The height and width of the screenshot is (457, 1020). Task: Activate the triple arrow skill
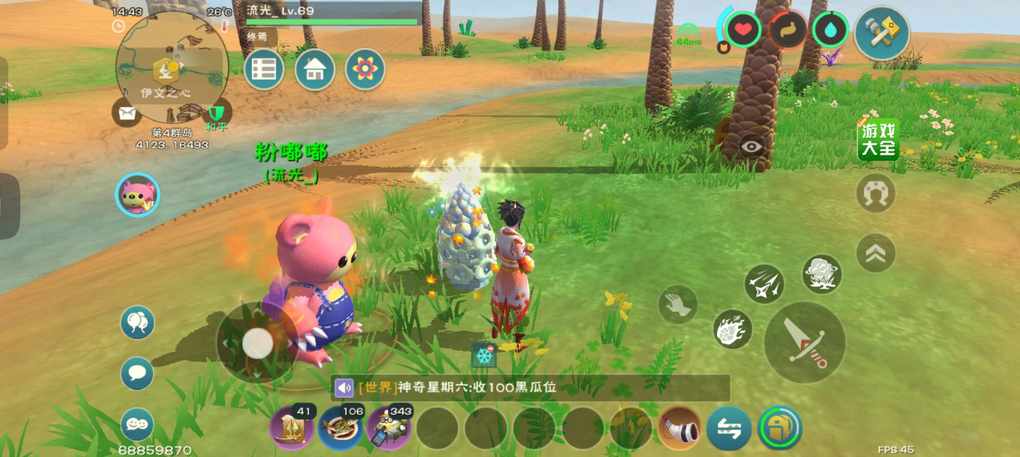pos(764,285)
